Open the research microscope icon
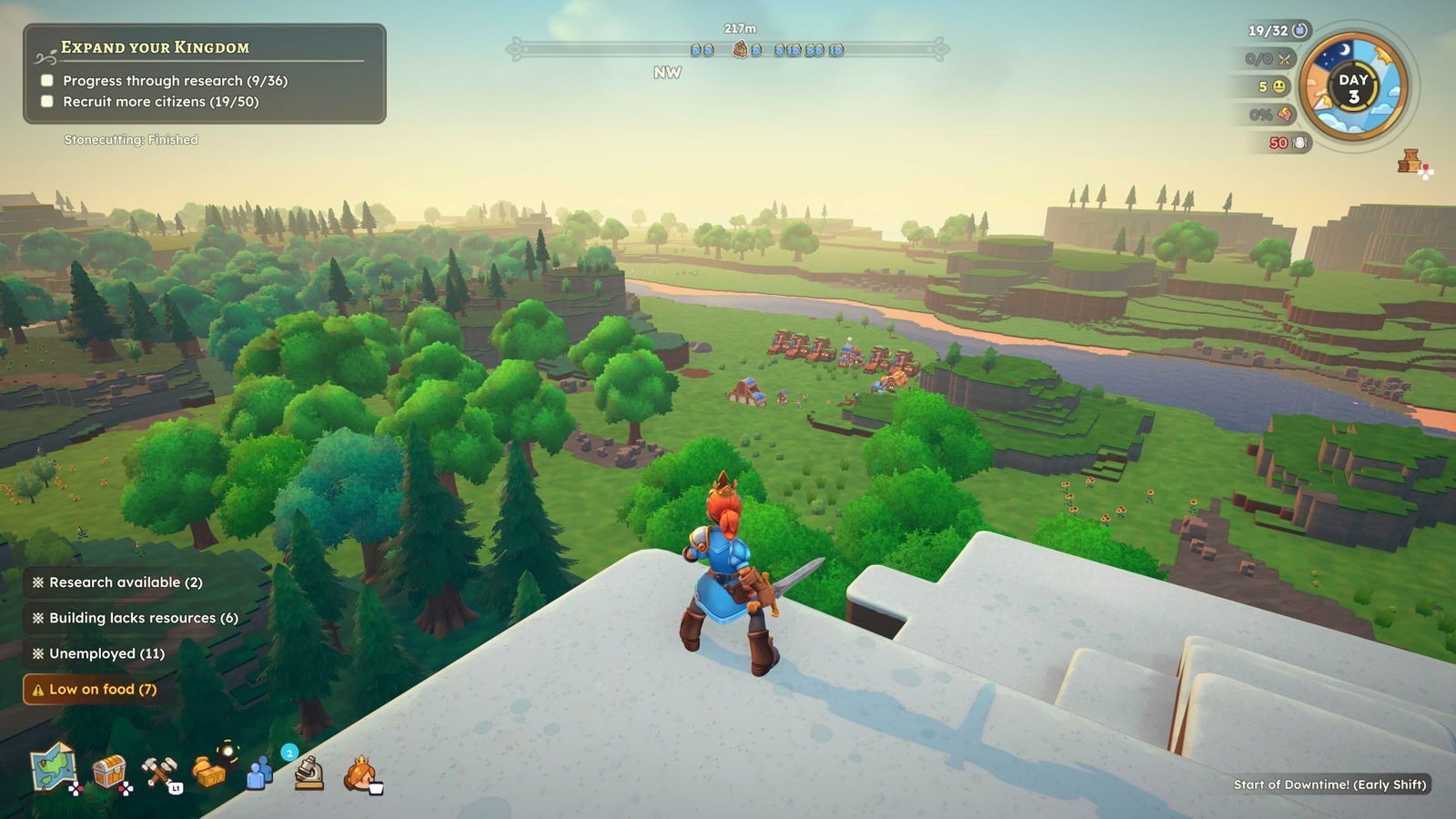1456x819 pixels. tap(309, 773)
